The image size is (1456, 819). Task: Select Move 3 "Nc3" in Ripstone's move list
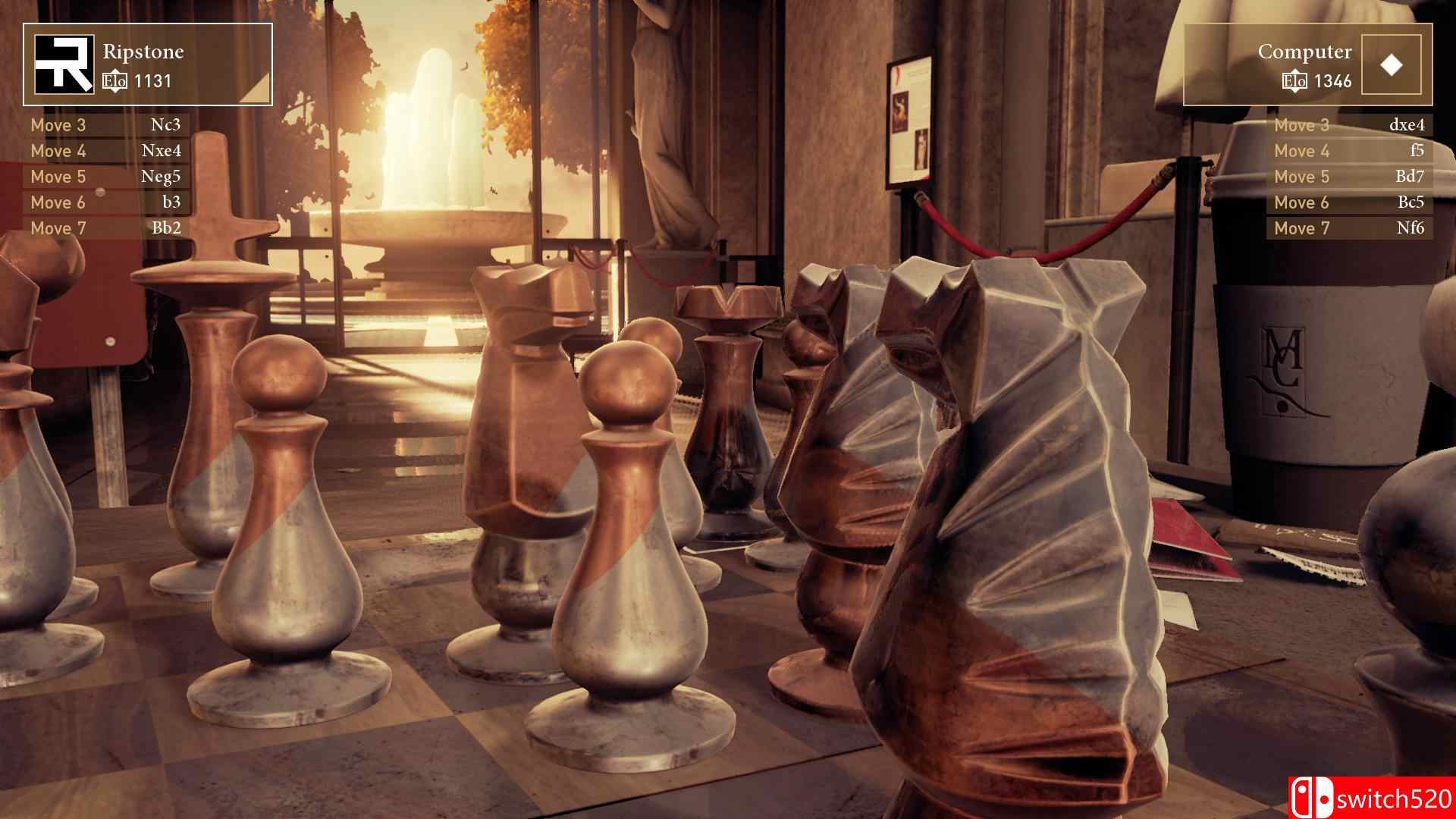click(106, 125)
